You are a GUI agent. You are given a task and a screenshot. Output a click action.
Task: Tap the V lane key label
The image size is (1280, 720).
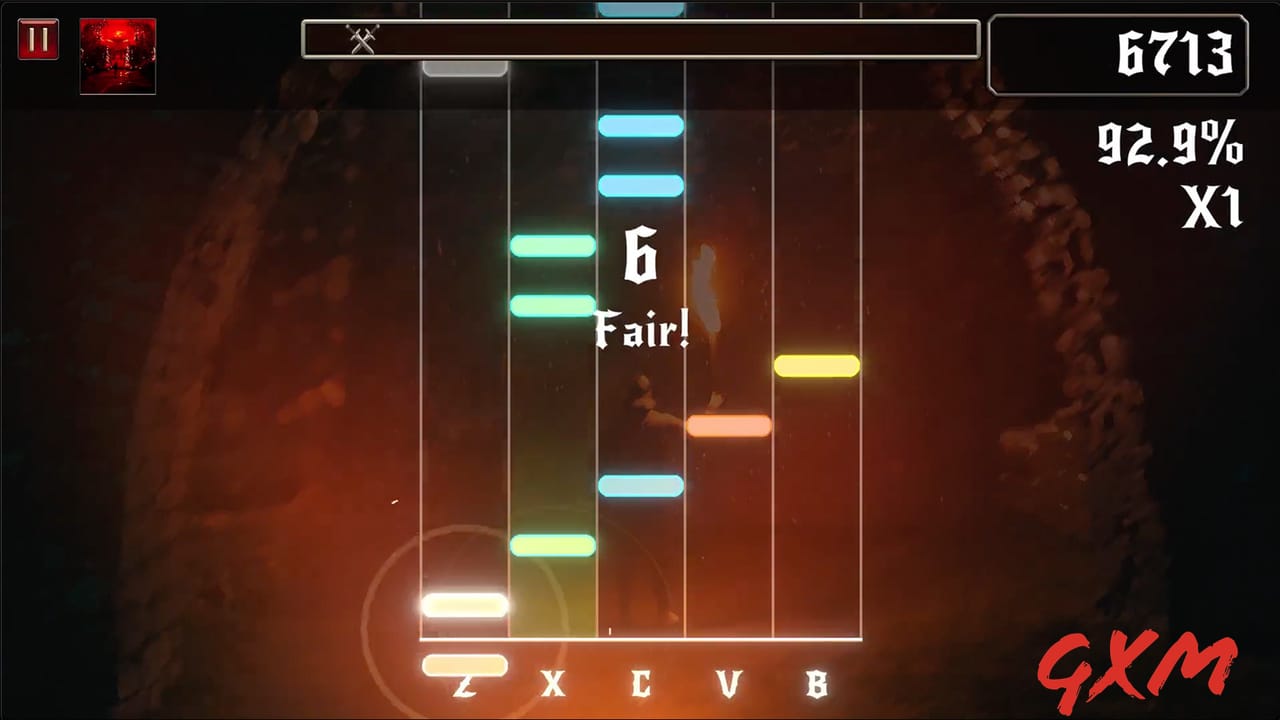[x=729, y=686]
